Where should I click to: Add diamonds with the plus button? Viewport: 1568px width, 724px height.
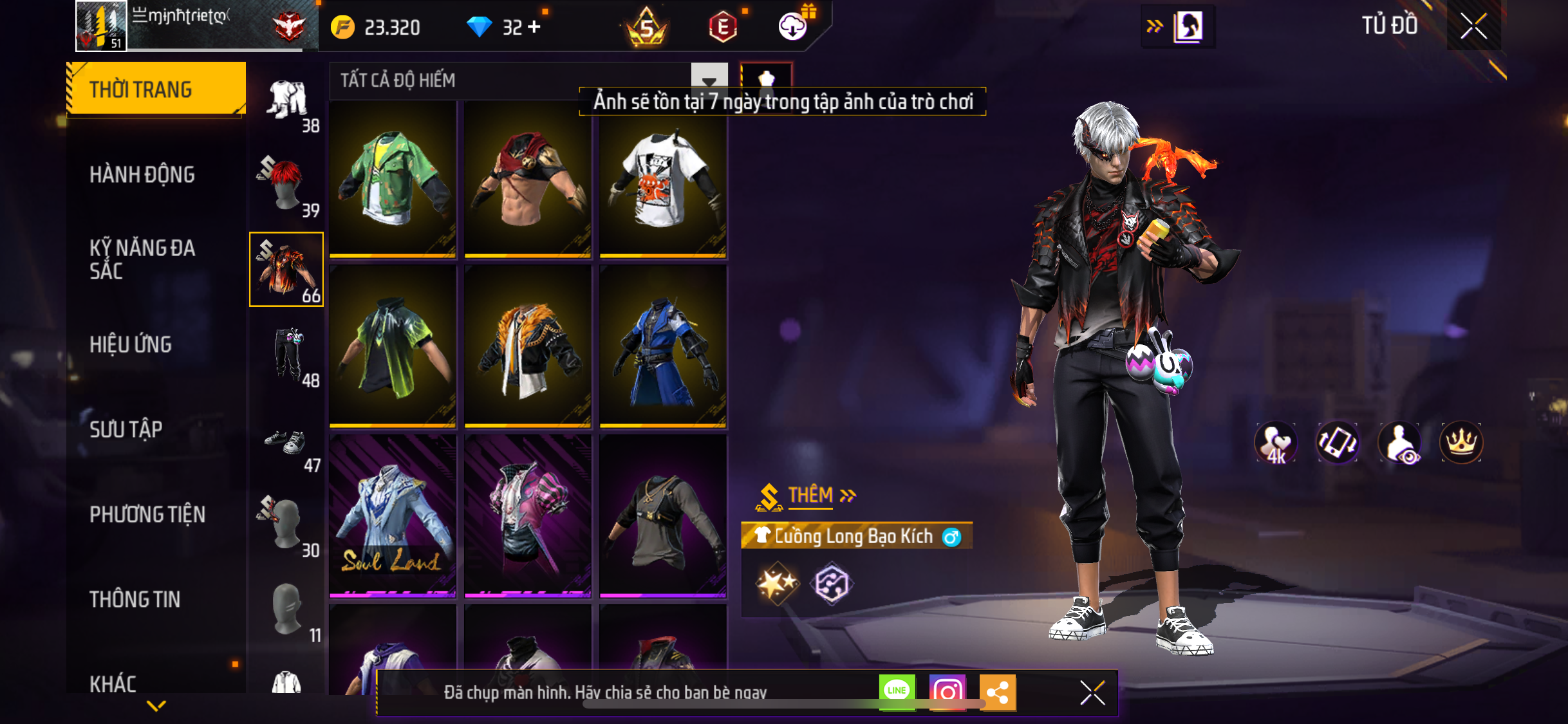[x=534, y=27]
